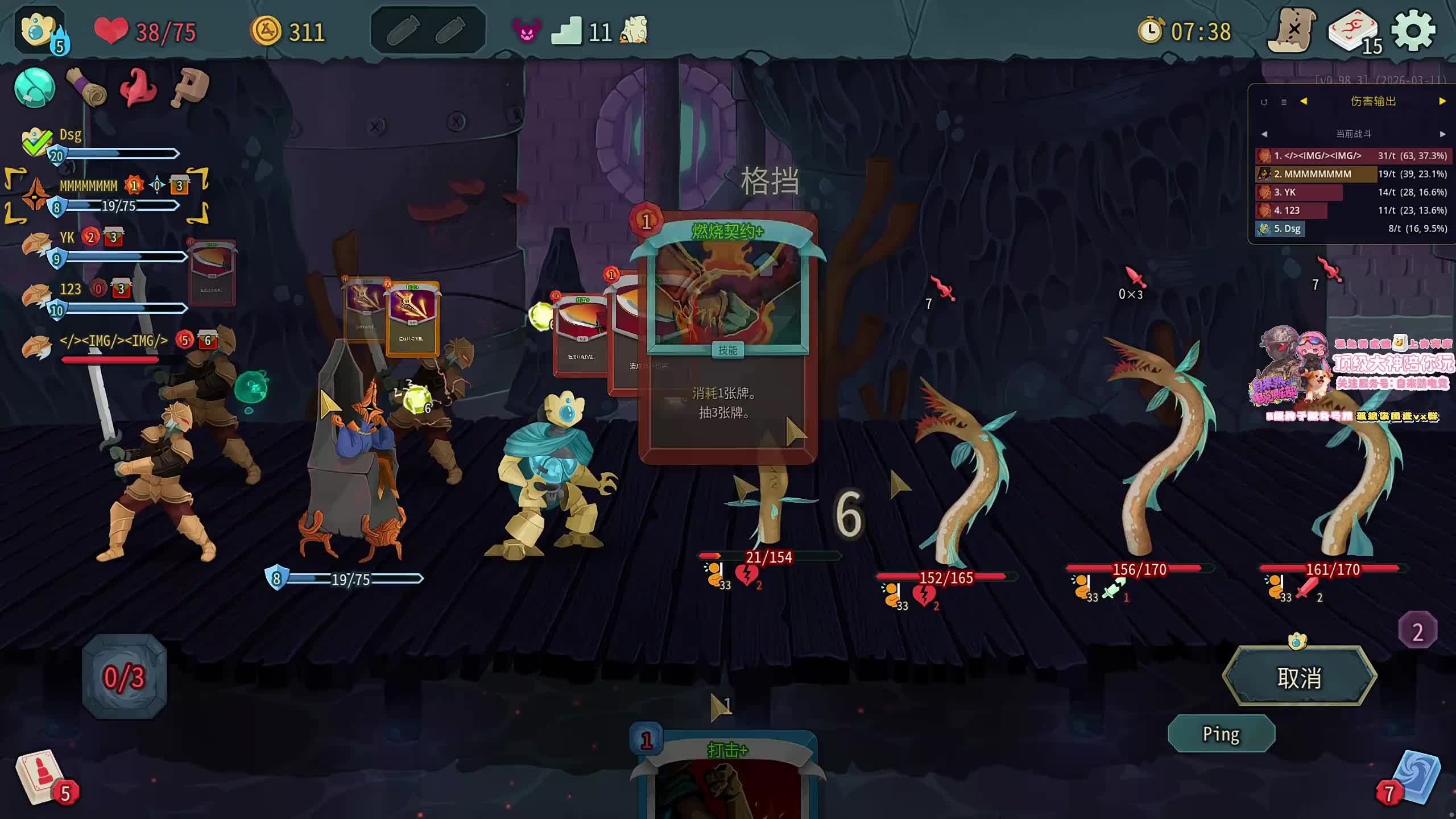Show the exhaust pile with 2 cards
The height and width of the screenshot is (819, 1456).
1417,631
